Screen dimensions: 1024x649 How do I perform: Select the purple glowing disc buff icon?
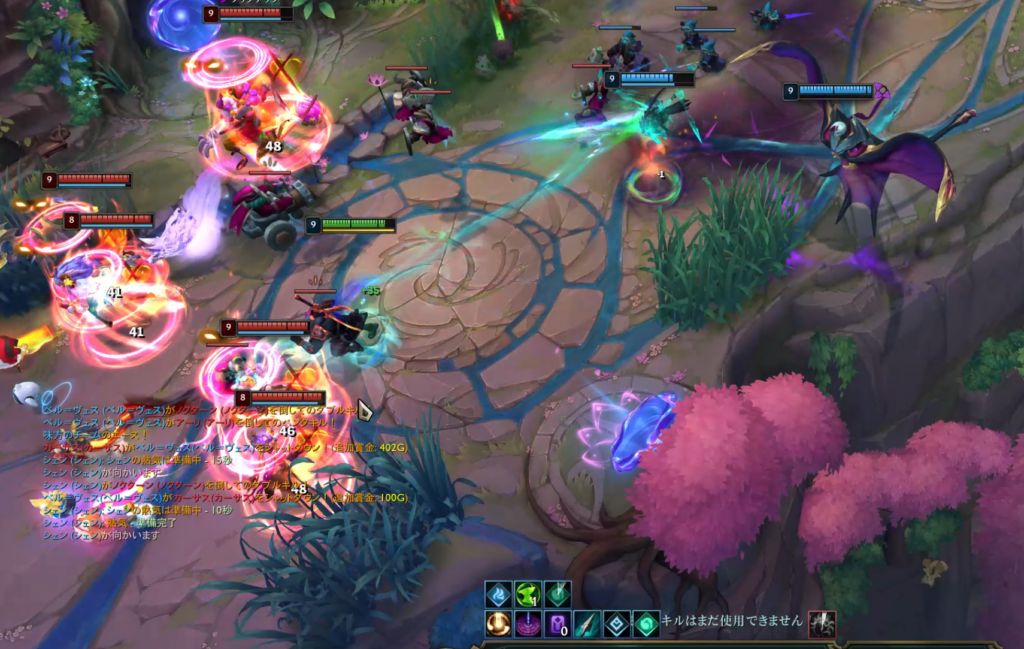point(528,625)
